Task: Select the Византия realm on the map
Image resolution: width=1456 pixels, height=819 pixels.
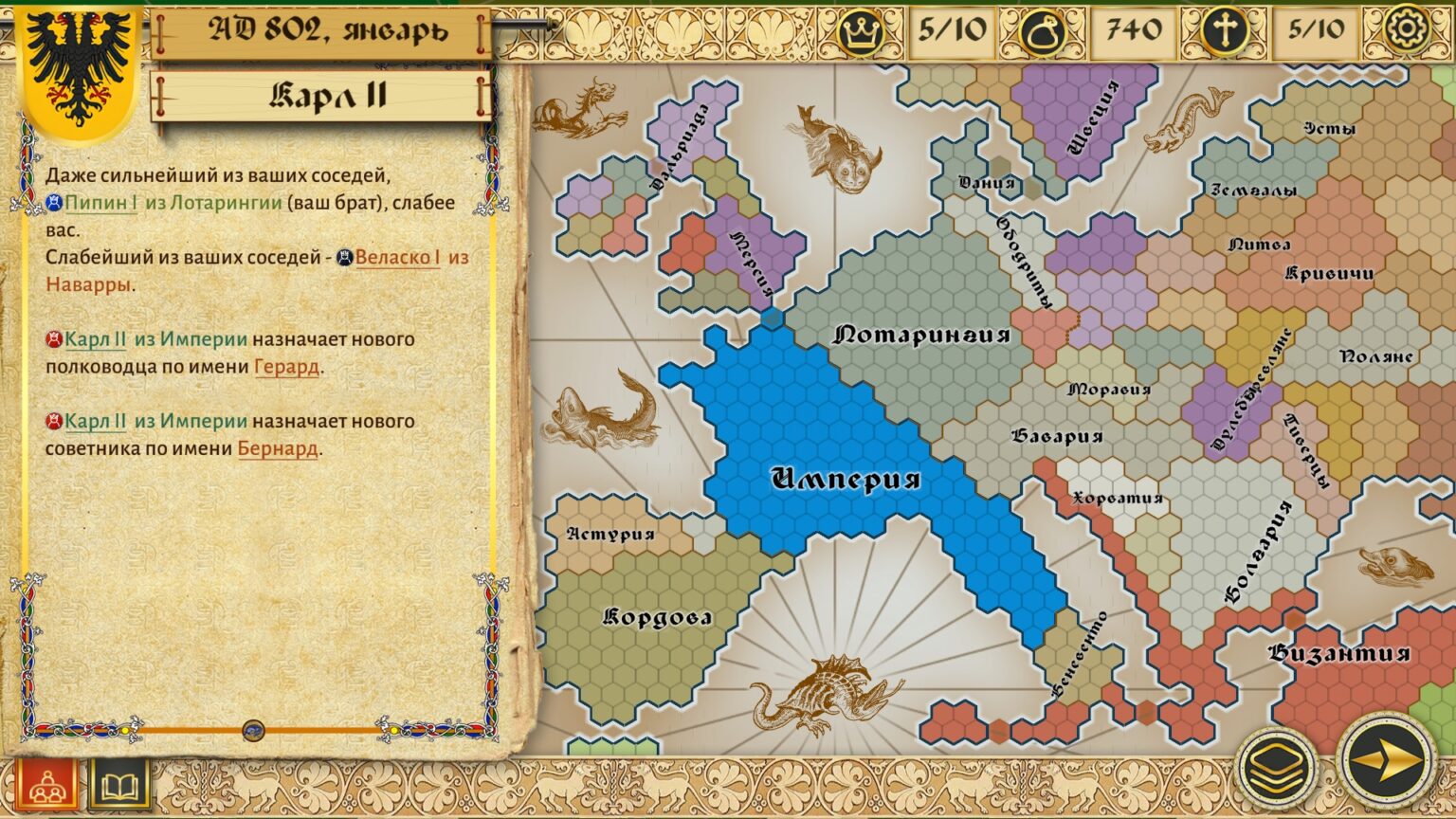Action: pyautogui.click(x=1338, y=653)
